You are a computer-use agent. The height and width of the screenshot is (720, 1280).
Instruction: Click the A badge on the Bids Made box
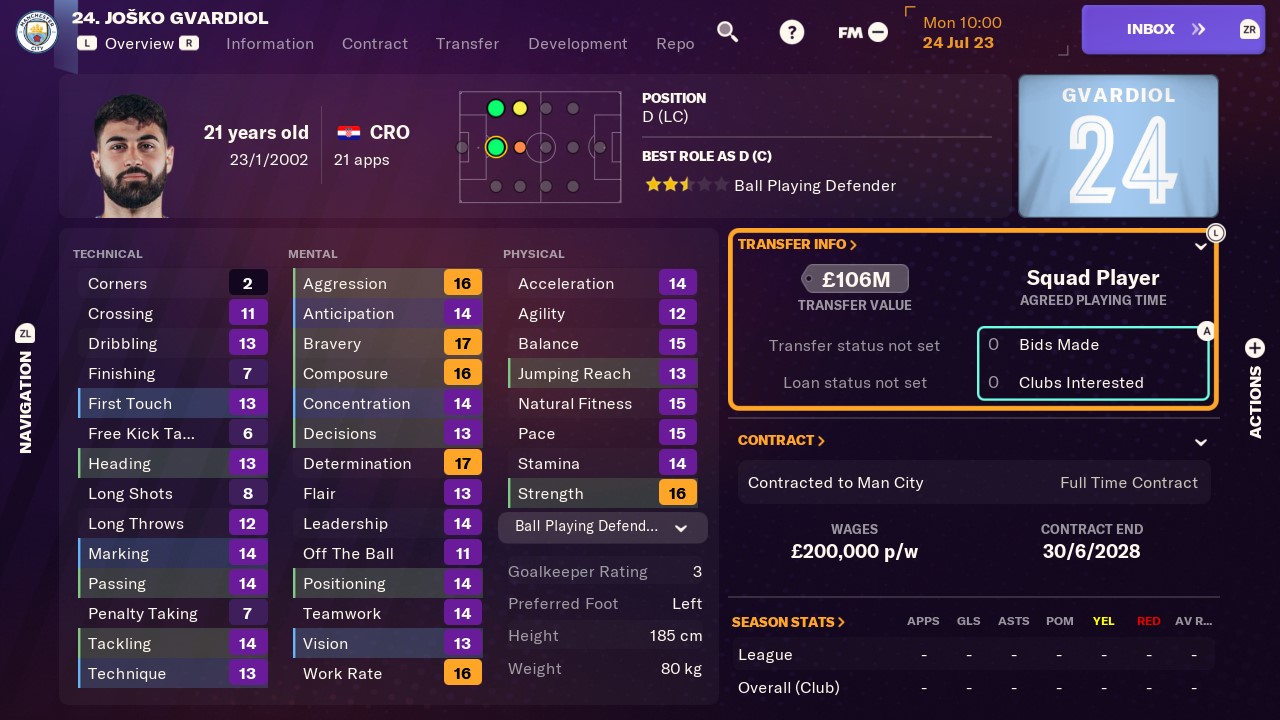coord(1207,330)
